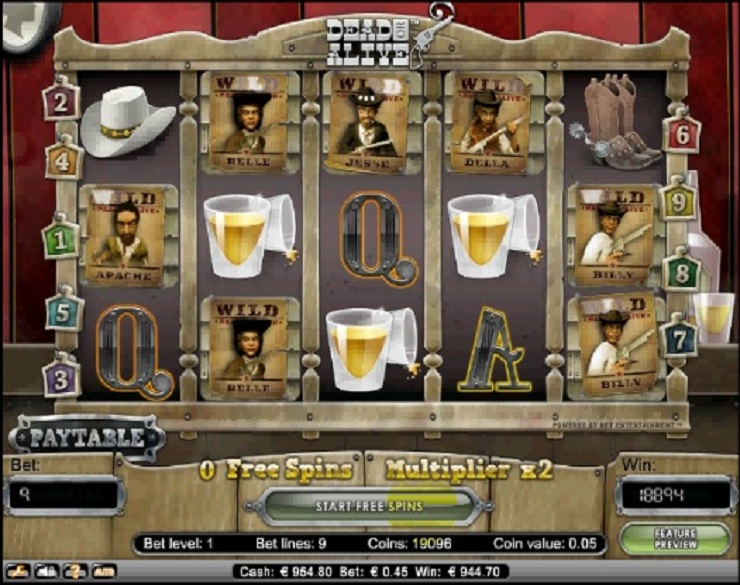
Task: Open the Feature Preview
Action: [x=675, y=539]
